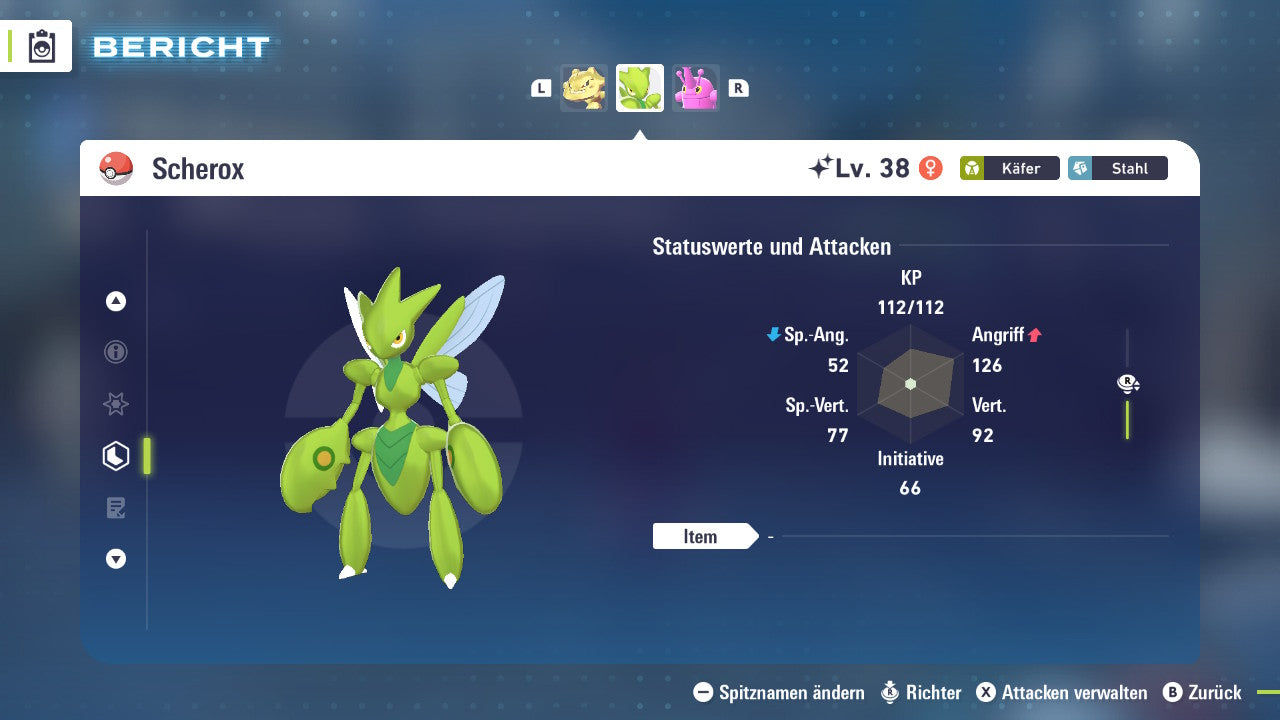Screen dimensions: 1280x720
Task: Select the star badge icon in the sidebar
Action: pos(115,404)
